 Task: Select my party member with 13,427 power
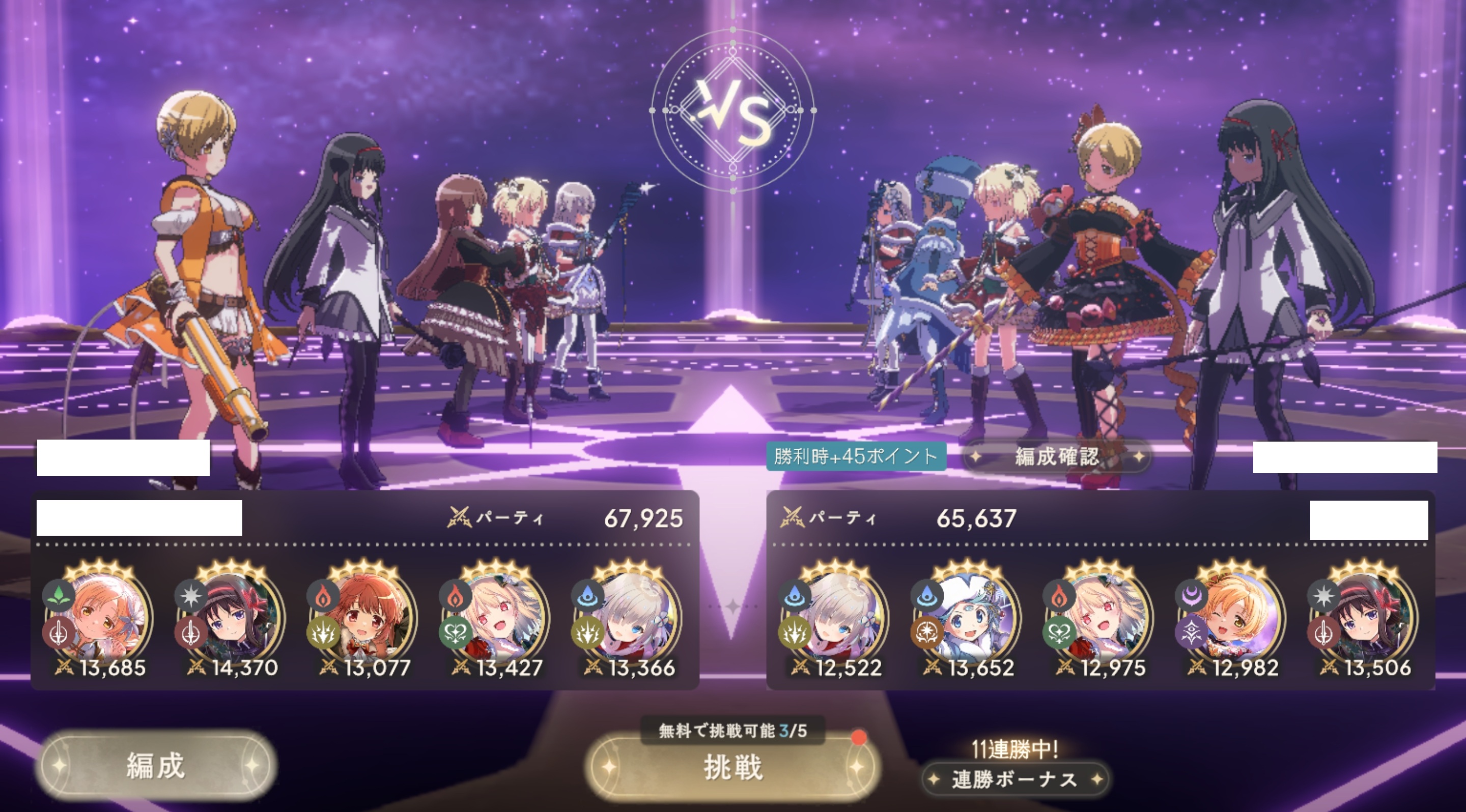click(x=497, y=617)
